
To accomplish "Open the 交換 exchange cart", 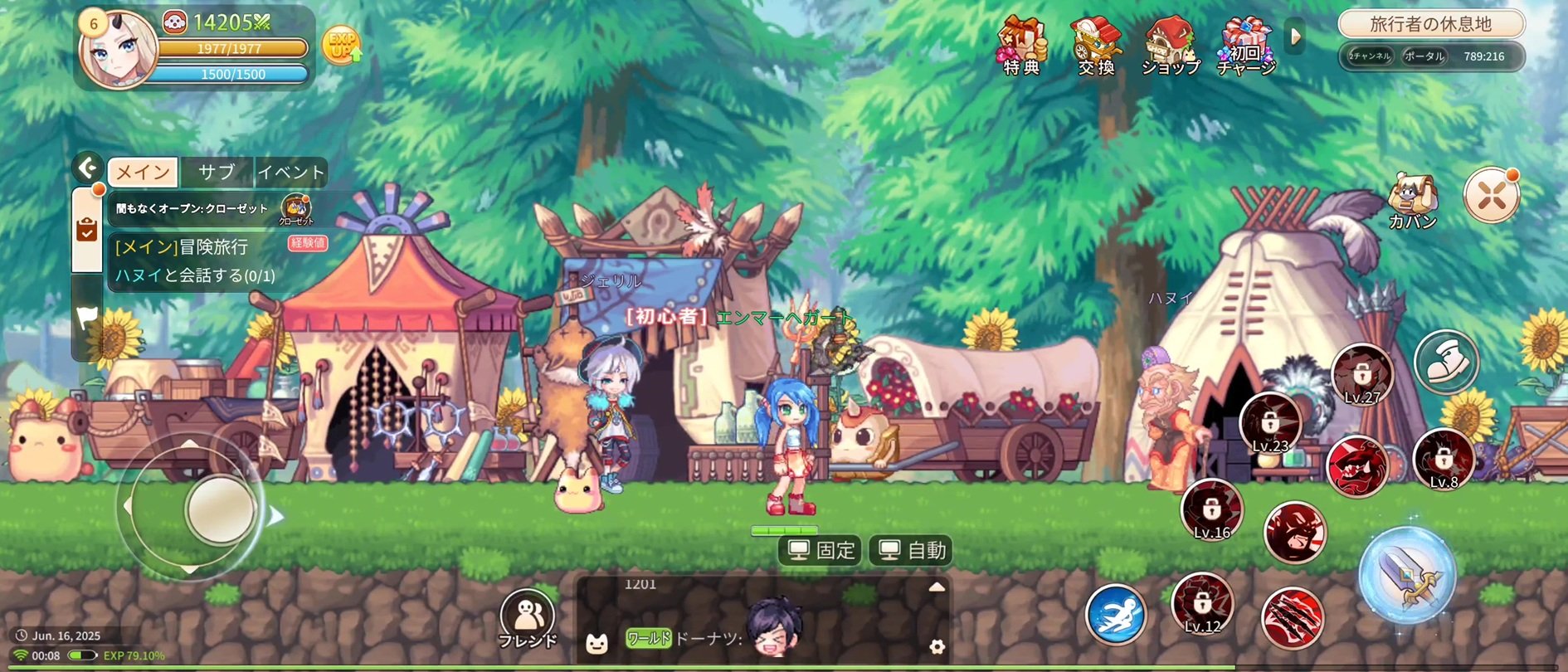I will [1096, 46].
